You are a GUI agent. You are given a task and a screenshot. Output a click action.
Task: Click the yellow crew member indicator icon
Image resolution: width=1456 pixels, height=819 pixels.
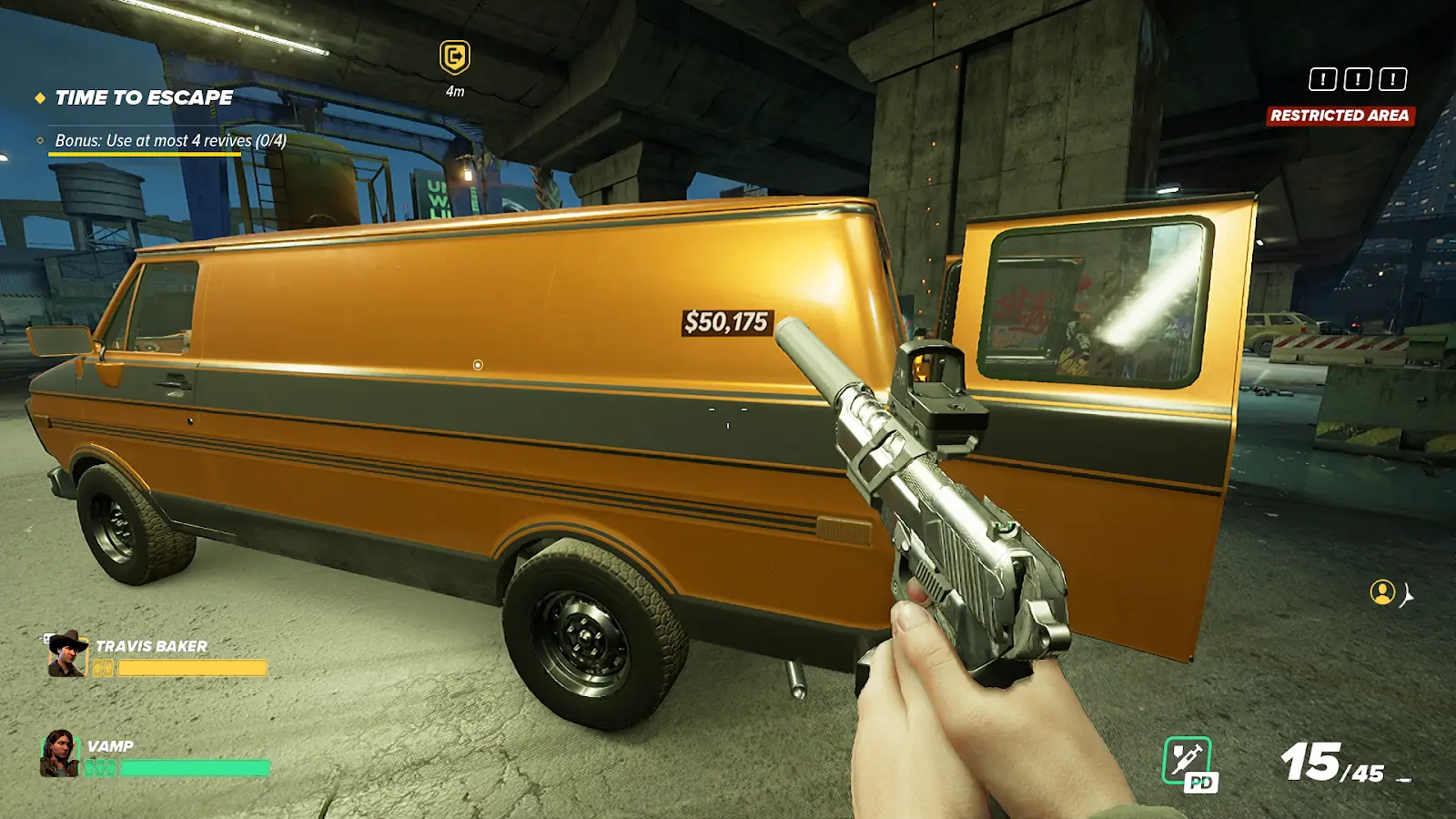click(1382, 592)
